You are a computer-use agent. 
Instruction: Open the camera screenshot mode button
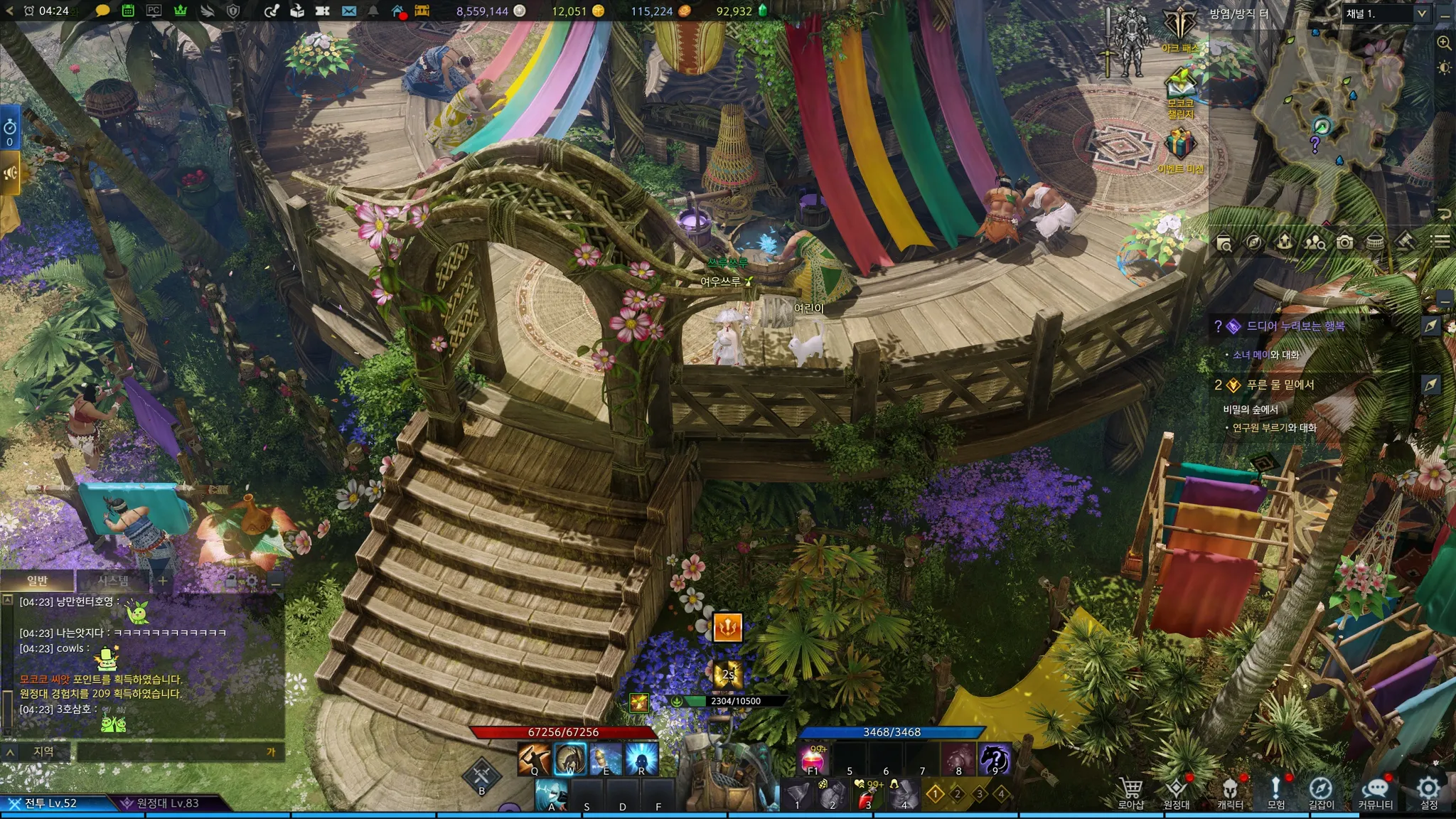click(x=1344, y=242)
